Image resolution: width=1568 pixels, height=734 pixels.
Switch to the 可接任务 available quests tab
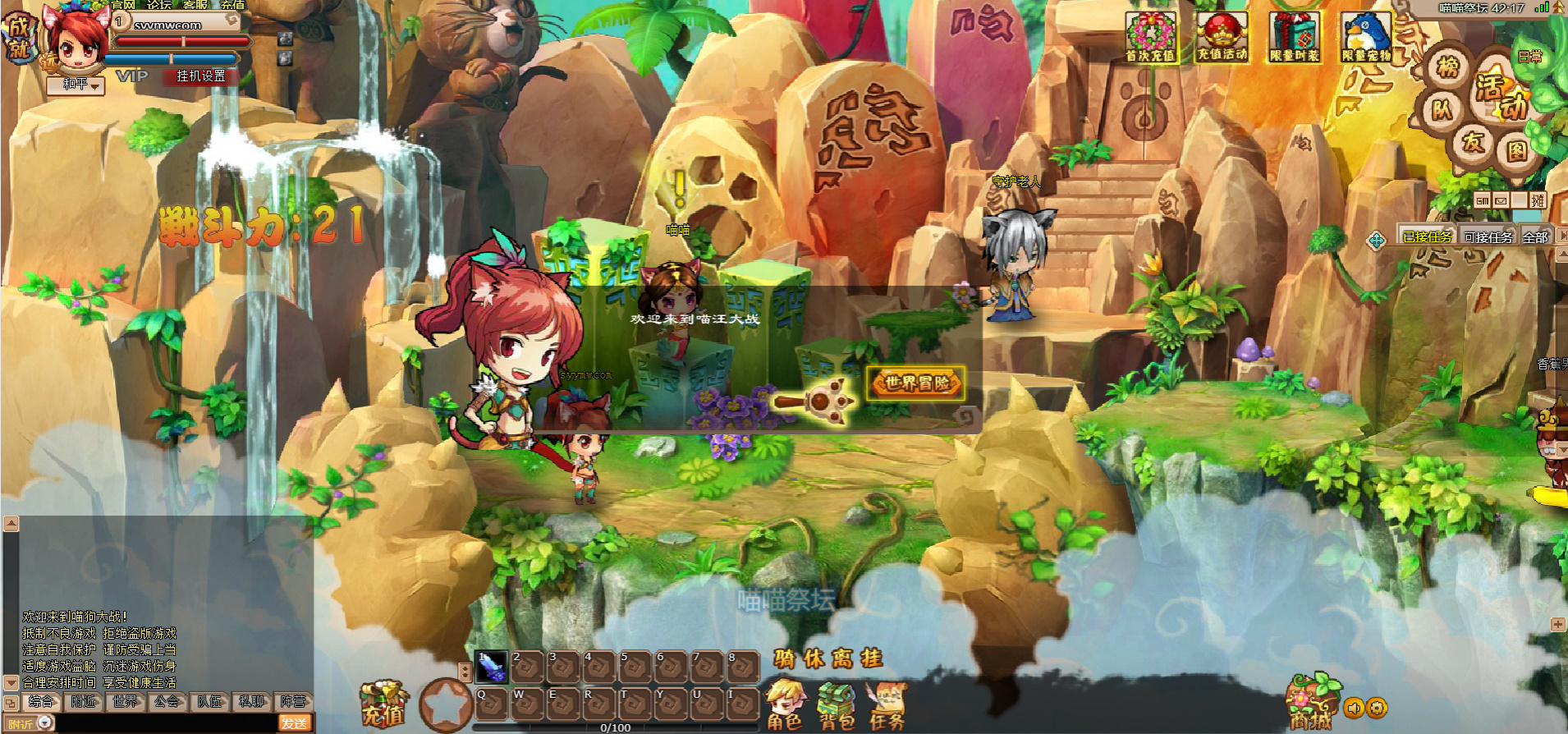1488,237
